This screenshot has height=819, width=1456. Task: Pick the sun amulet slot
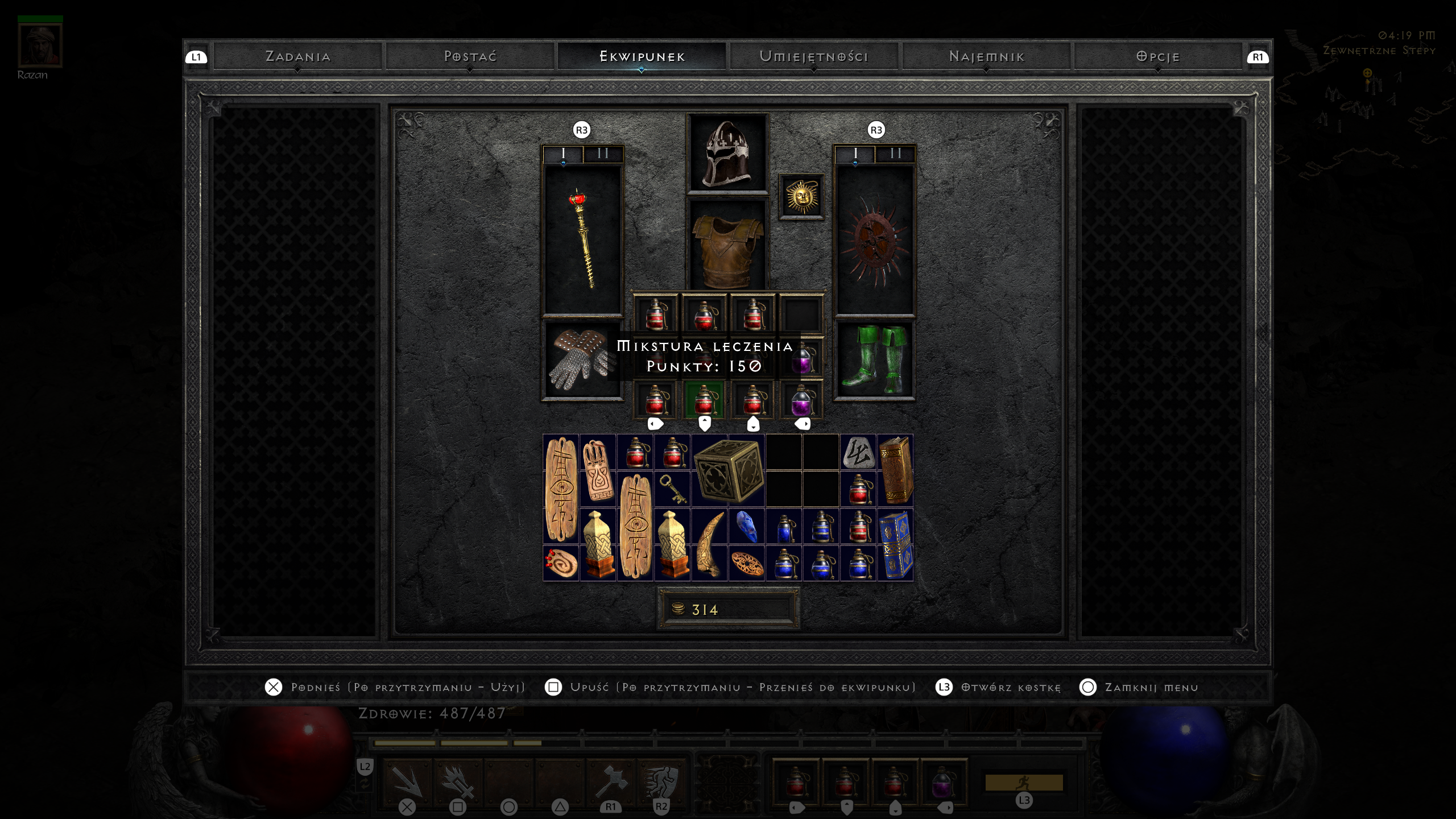tap(801, 197)
